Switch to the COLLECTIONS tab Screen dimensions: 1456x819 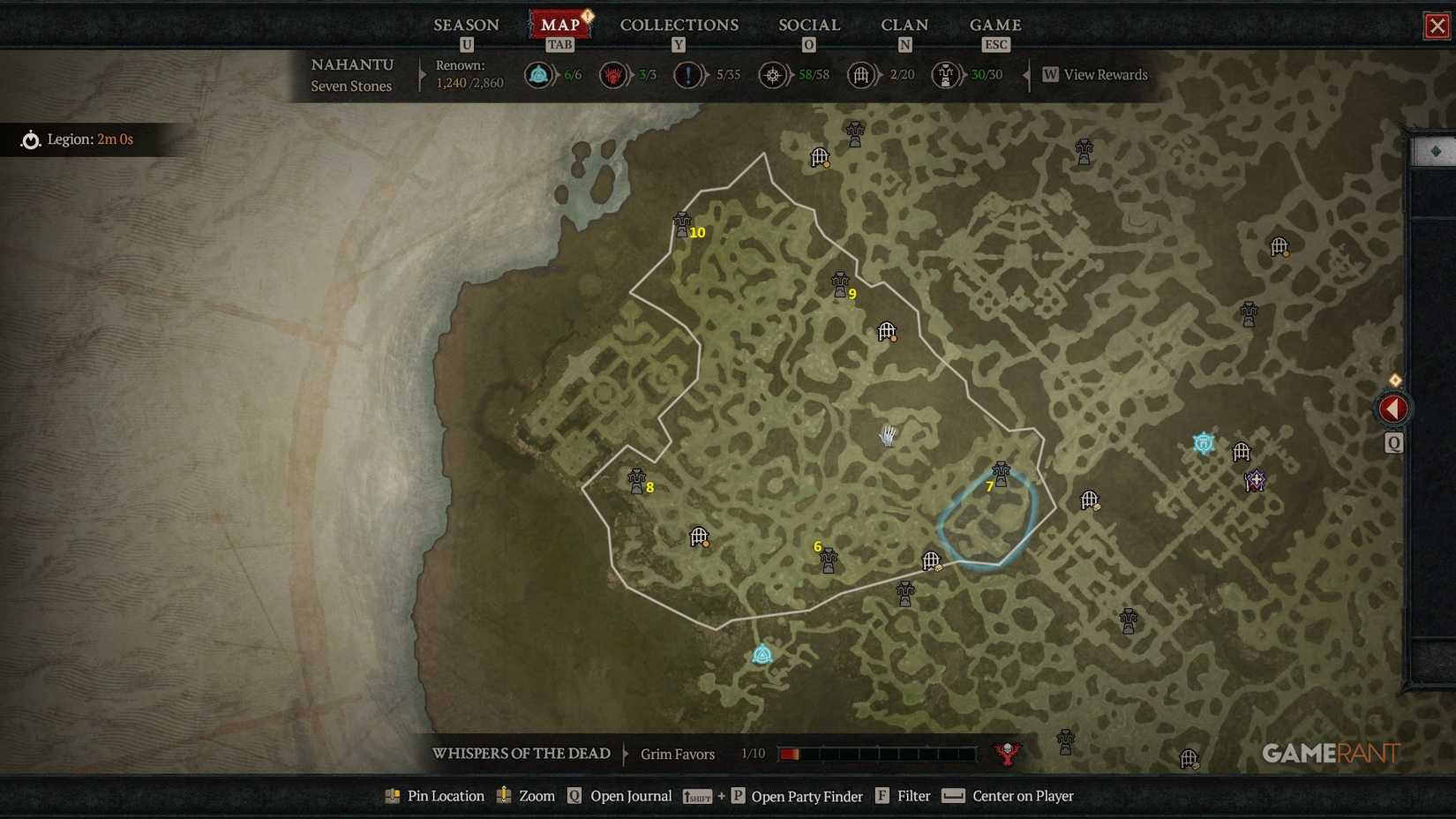tap(679, 25)
